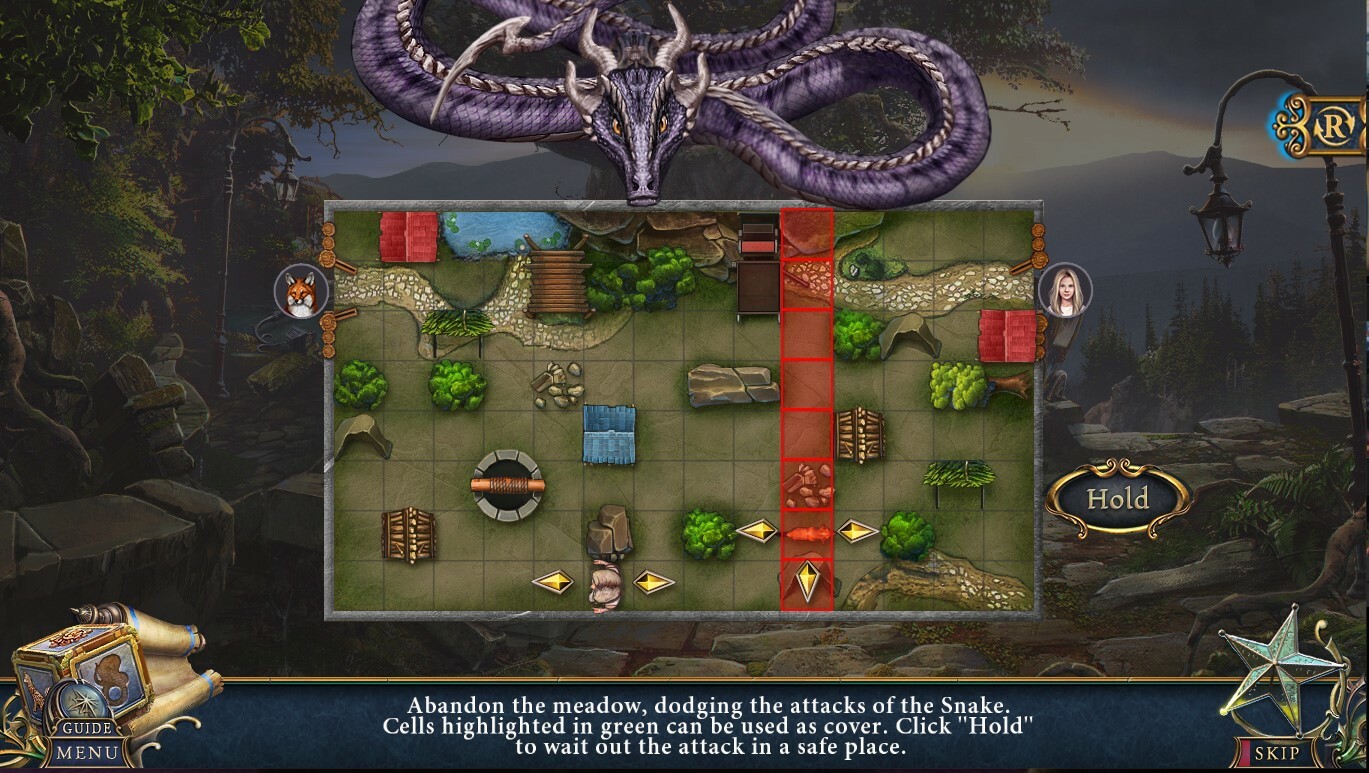This screenshot has height=773, width=1369.
Task: Click the flame tile in the red column
Action: pyautogui.click(x=808, y=535)
